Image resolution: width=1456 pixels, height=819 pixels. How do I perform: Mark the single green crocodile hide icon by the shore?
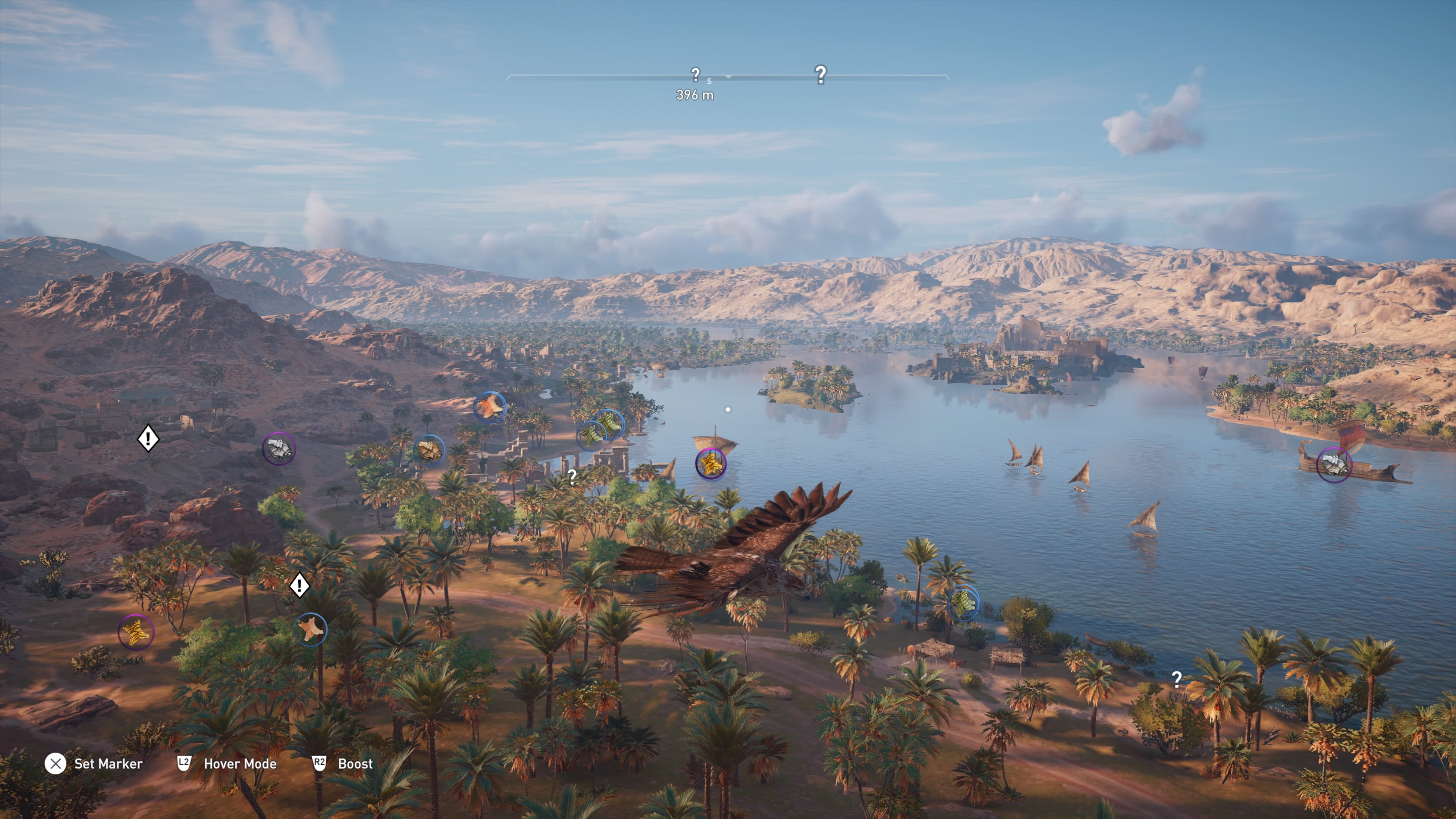(963, 602)
